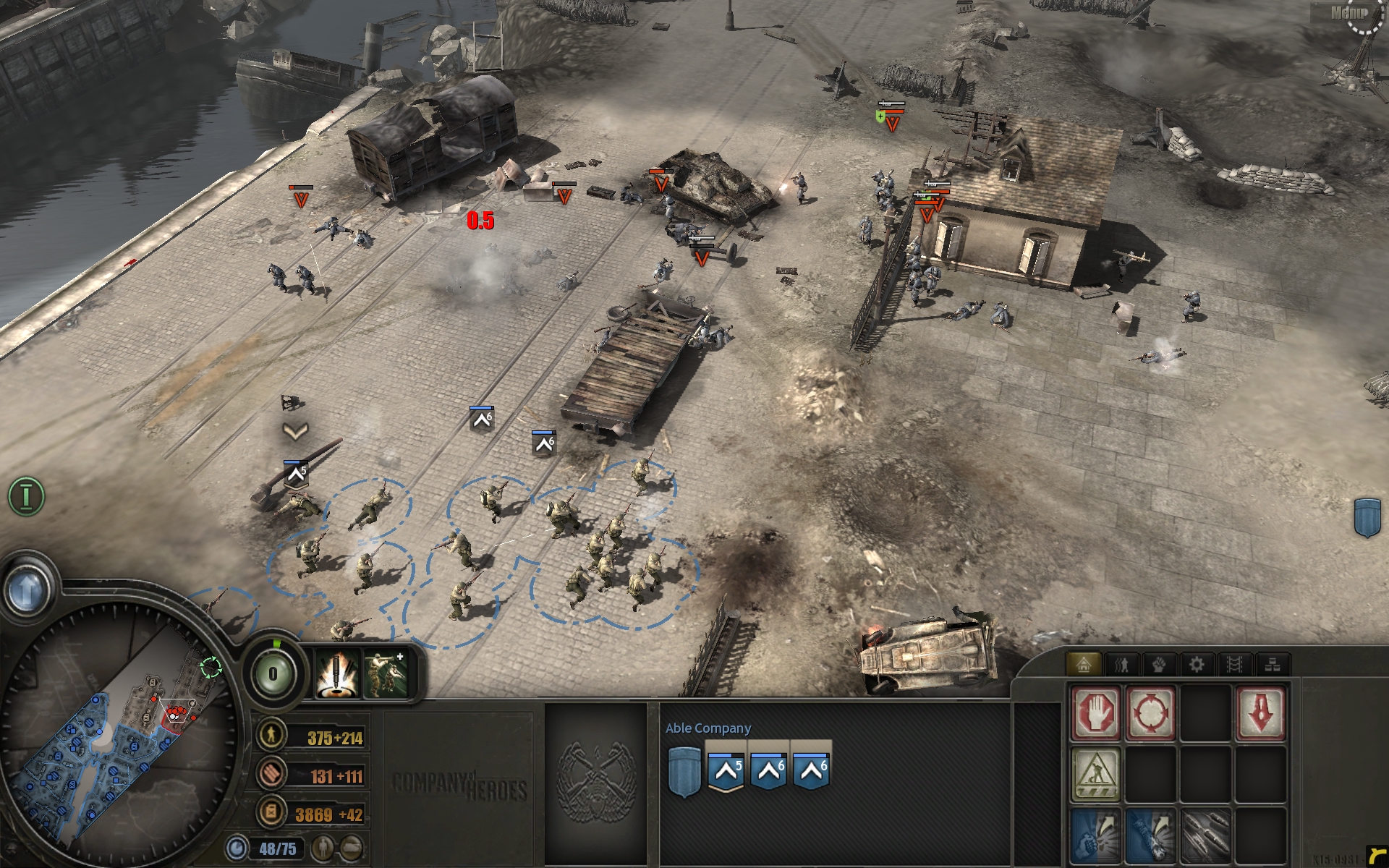Switch to the infantry silhouette tab
Image resolution: width=1389 pixels, height=868 pixels.
(x=1121, y=664)
